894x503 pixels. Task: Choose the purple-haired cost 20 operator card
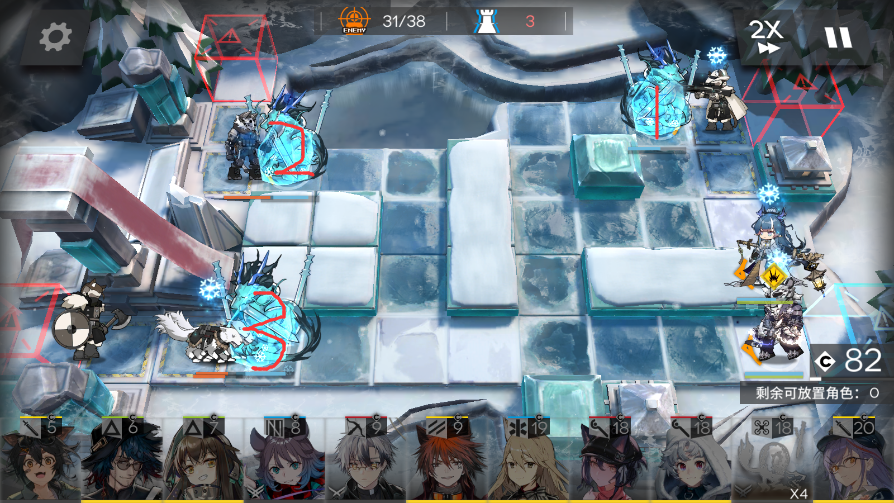(853, 460)
